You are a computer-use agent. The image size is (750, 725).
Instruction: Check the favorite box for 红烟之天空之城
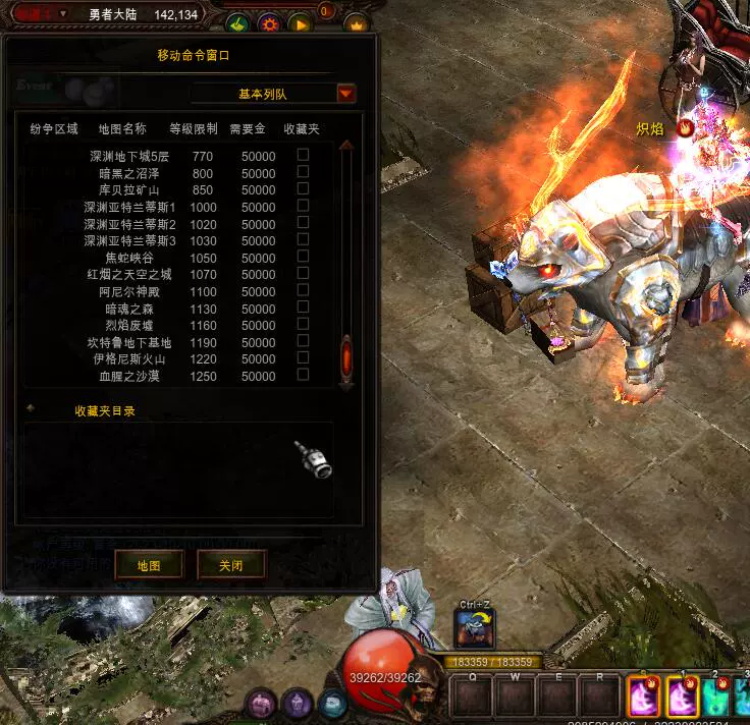tap(303, 274)
